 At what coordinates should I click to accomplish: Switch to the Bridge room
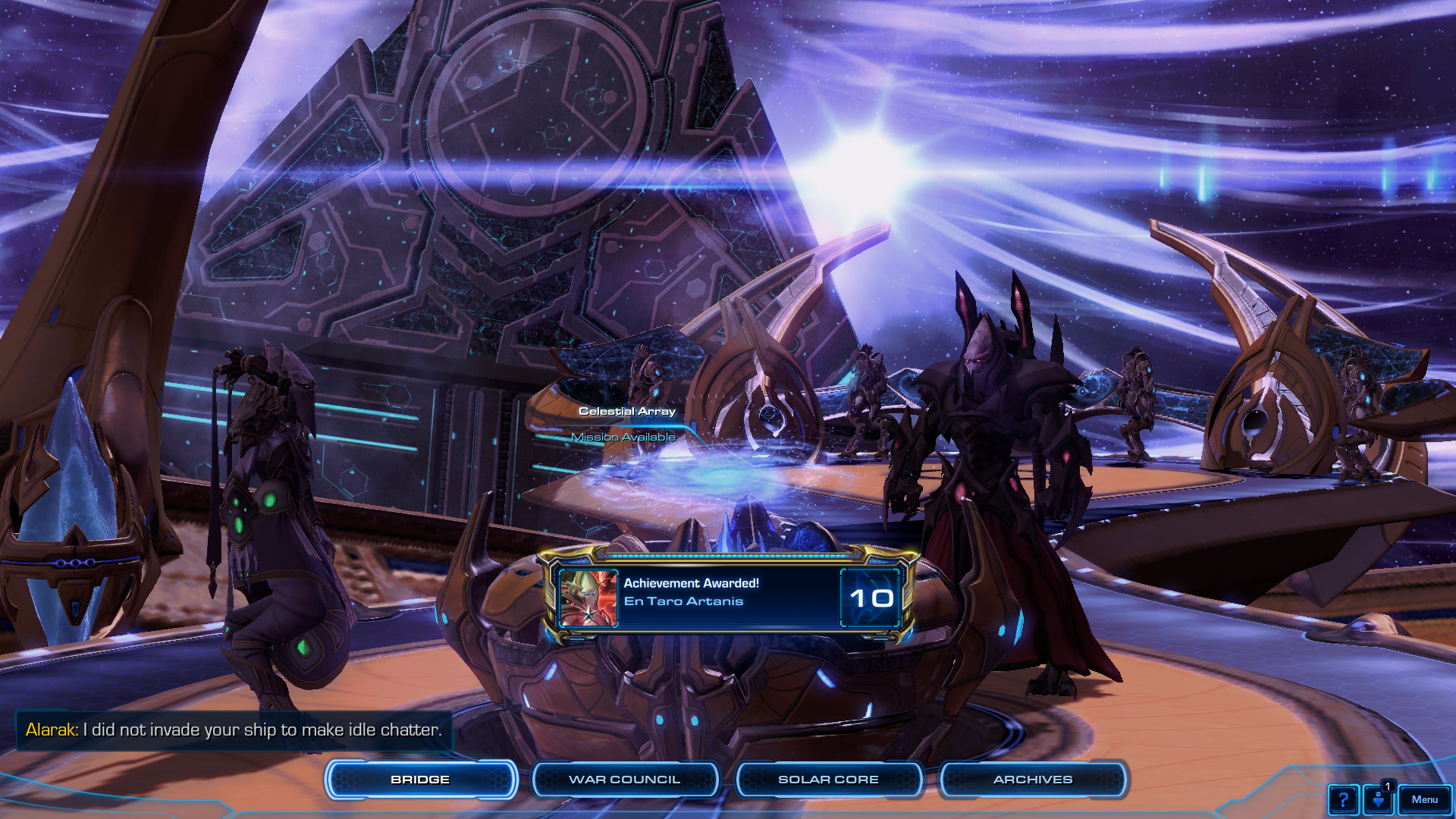(x=421, y=780)
